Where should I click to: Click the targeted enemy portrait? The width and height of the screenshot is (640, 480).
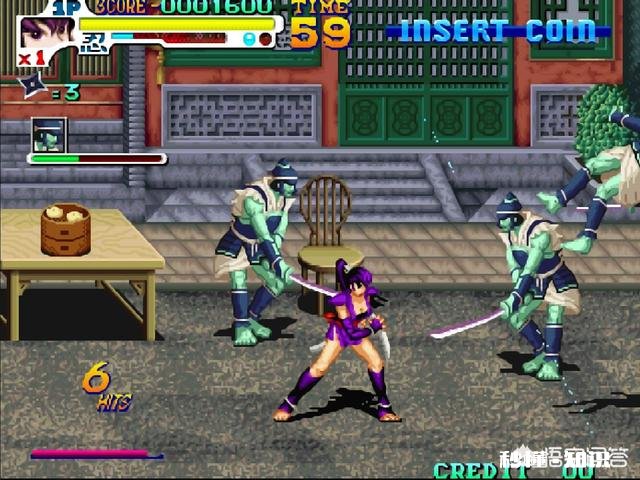49,134
